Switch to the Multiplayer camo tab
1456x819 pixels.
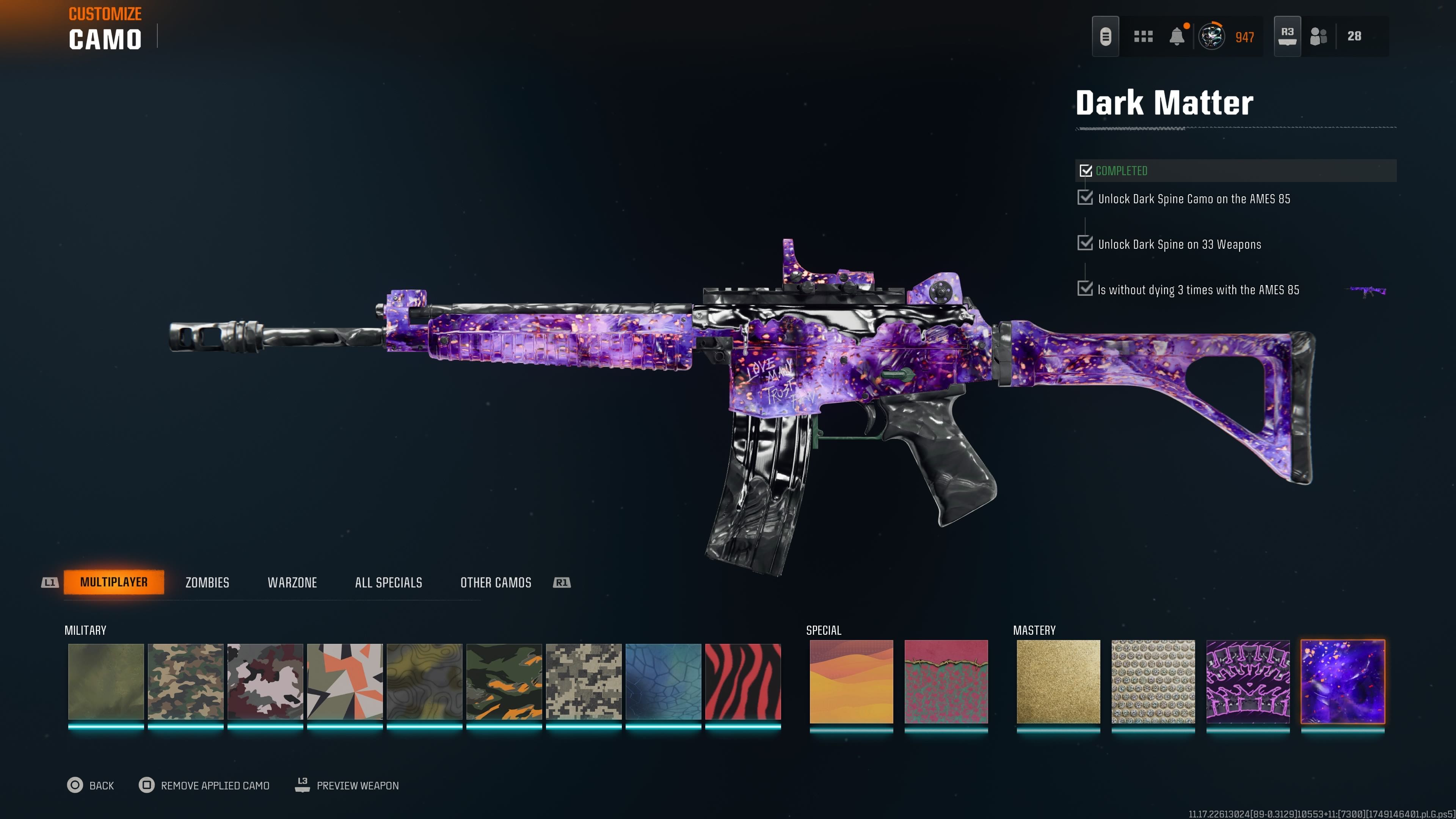pyautogui.click(x=114, y=582)
